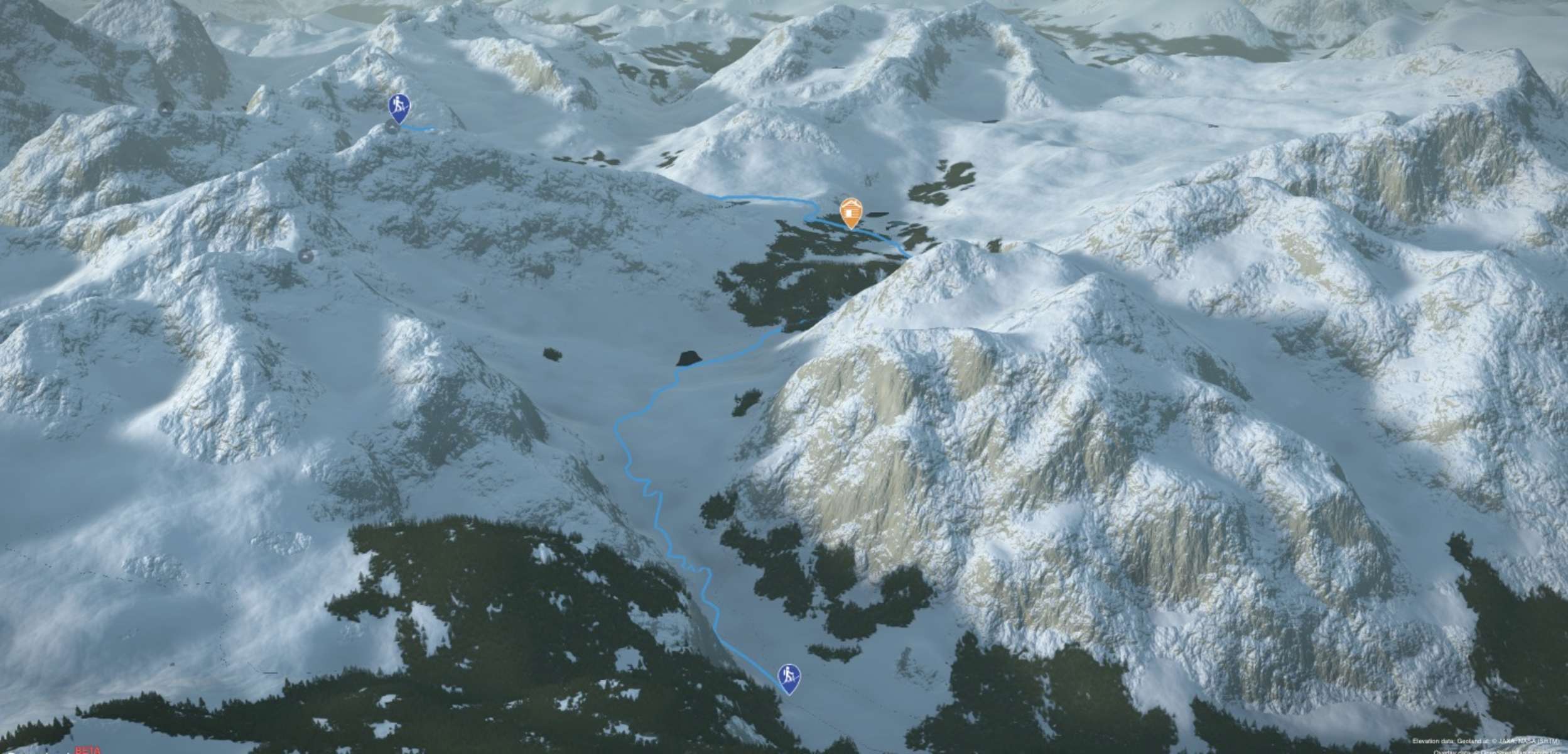Select the grey peak marker touching the summit snowshoe pin
This screenshot has width=1568, height=754.
click(391, 129)
